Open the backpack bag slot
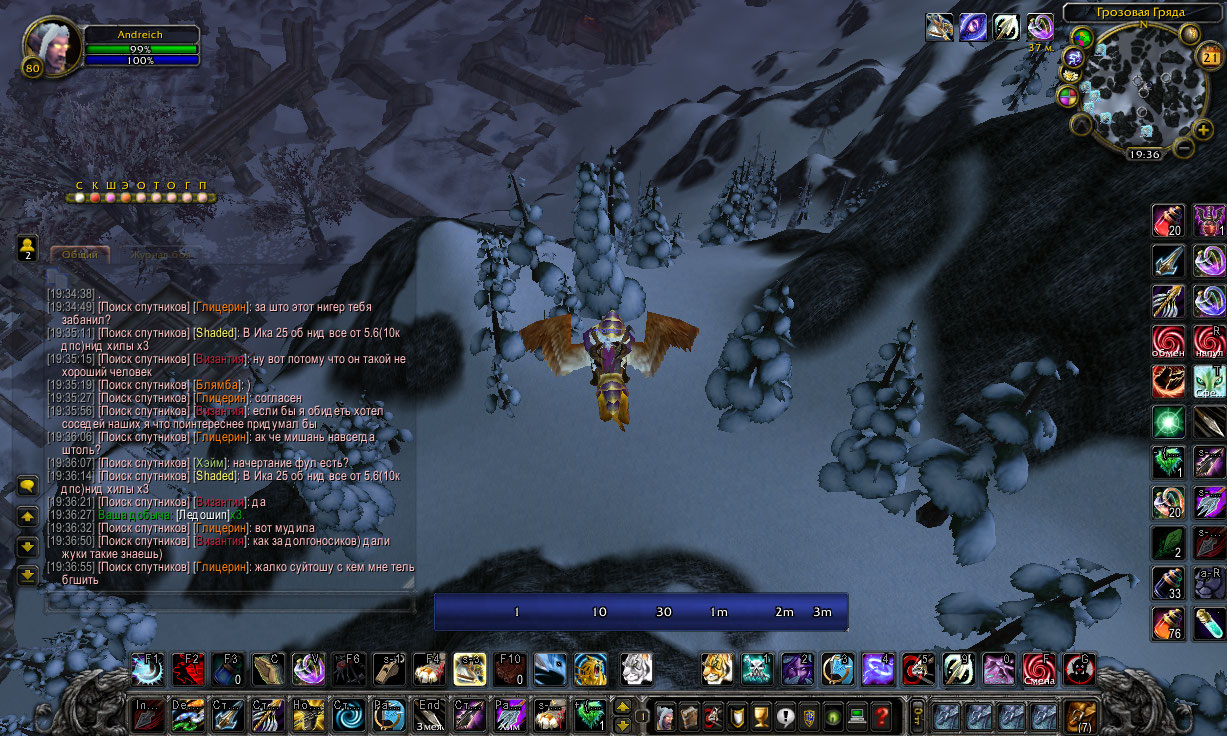1227x736 pixels. (x=1079, y=715)
